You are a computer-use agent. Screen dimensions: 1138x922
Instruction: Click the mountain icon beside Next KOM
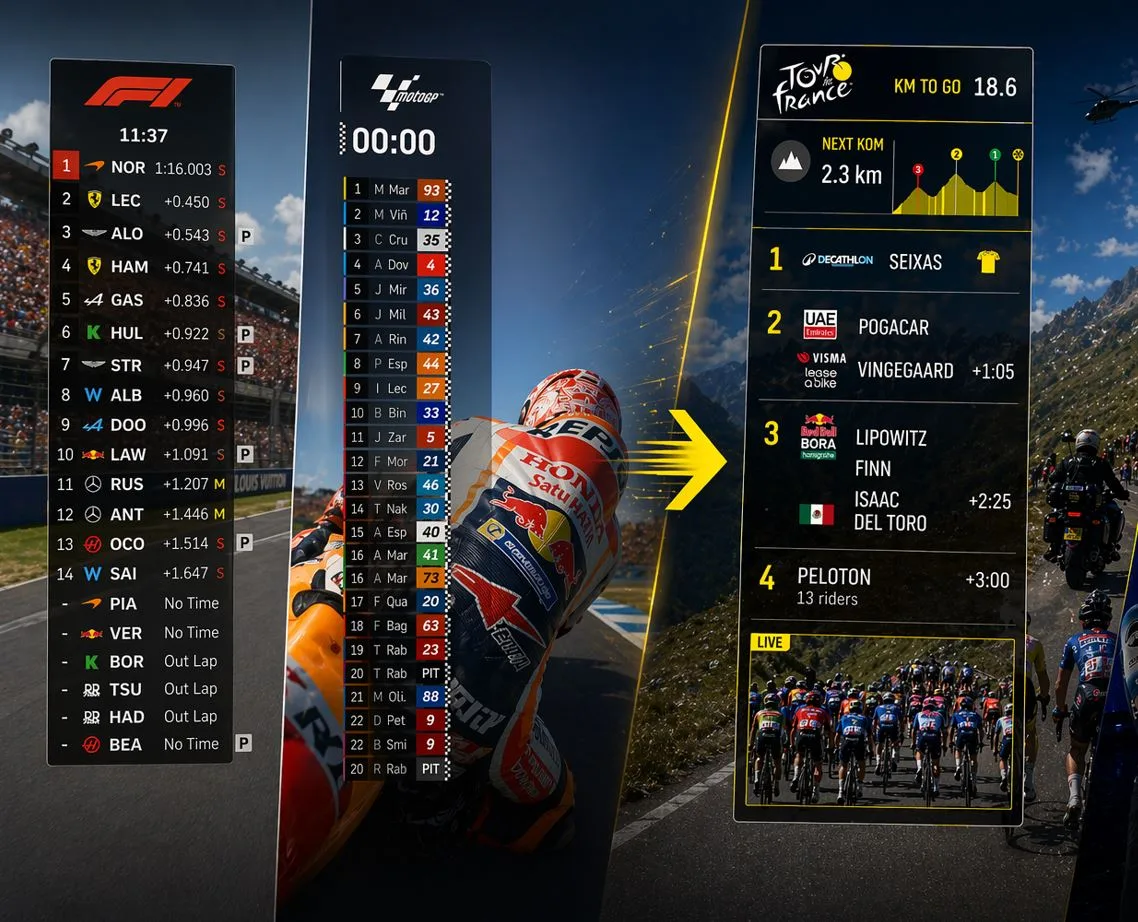790,161
